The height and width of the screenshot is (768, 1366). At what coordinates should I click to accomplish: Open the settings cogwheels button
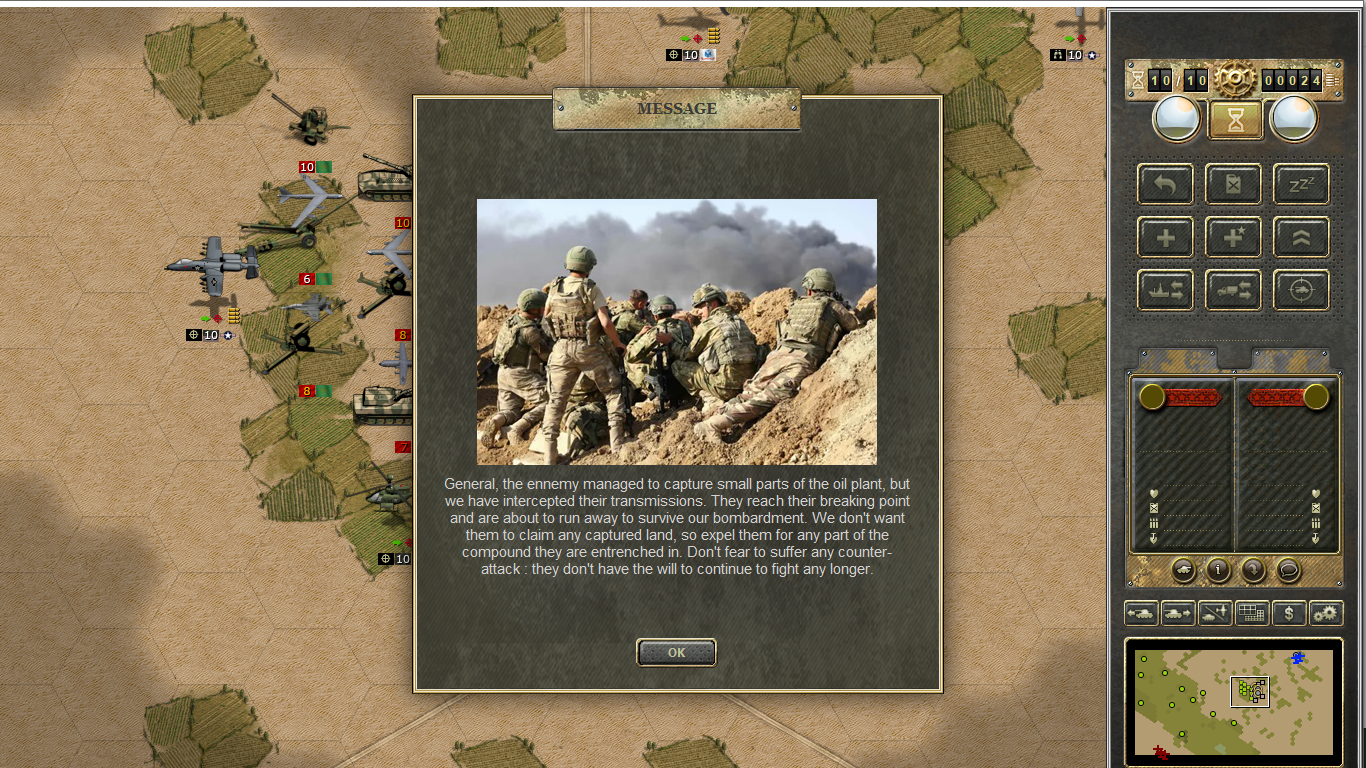tap(1326, 613)
